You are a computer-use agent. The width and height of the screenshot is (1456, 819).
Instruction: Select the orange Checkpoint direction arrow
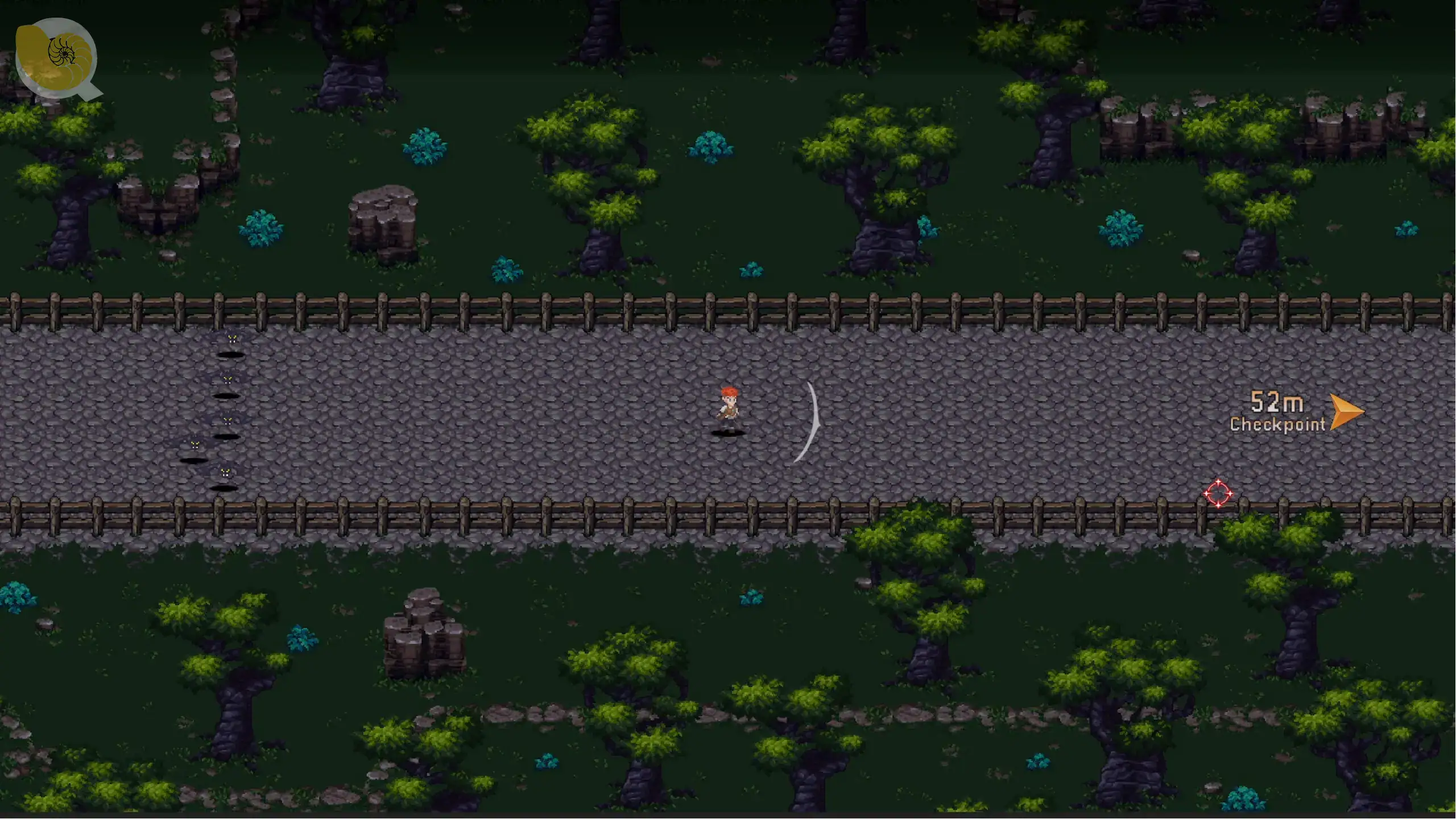click(1346, 412)
